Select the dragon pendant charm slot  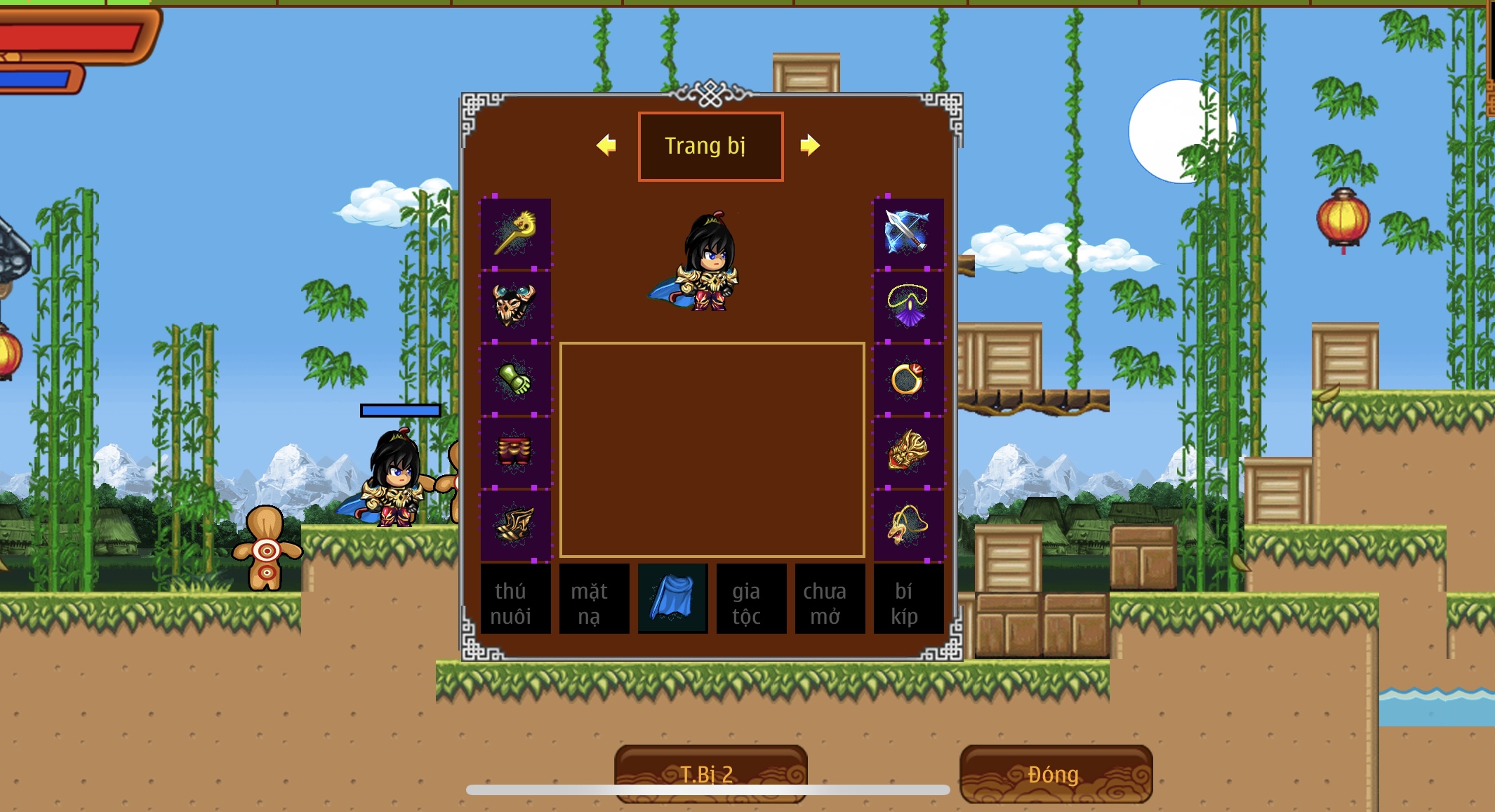click(x=908, y=525)
